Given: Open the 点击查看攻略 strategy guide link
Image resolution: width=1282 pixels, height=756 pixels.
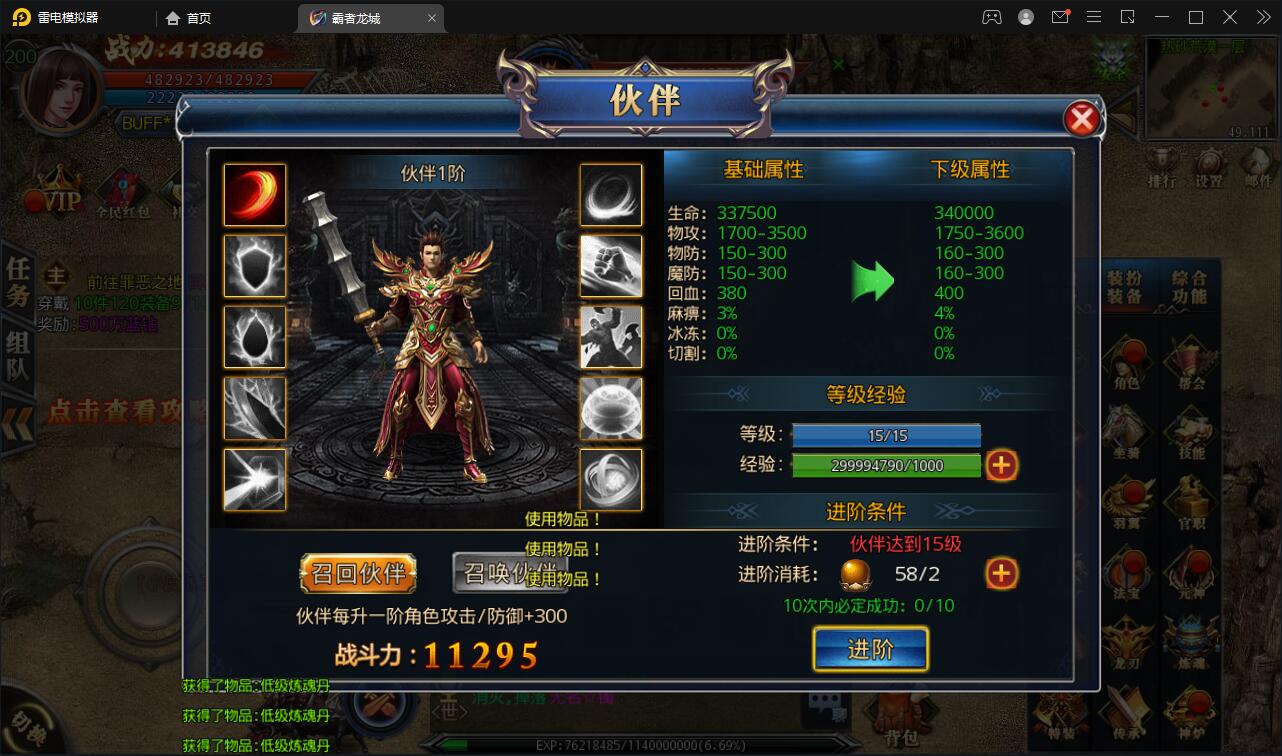Looking at the screenshot, I should click(110, 411).
